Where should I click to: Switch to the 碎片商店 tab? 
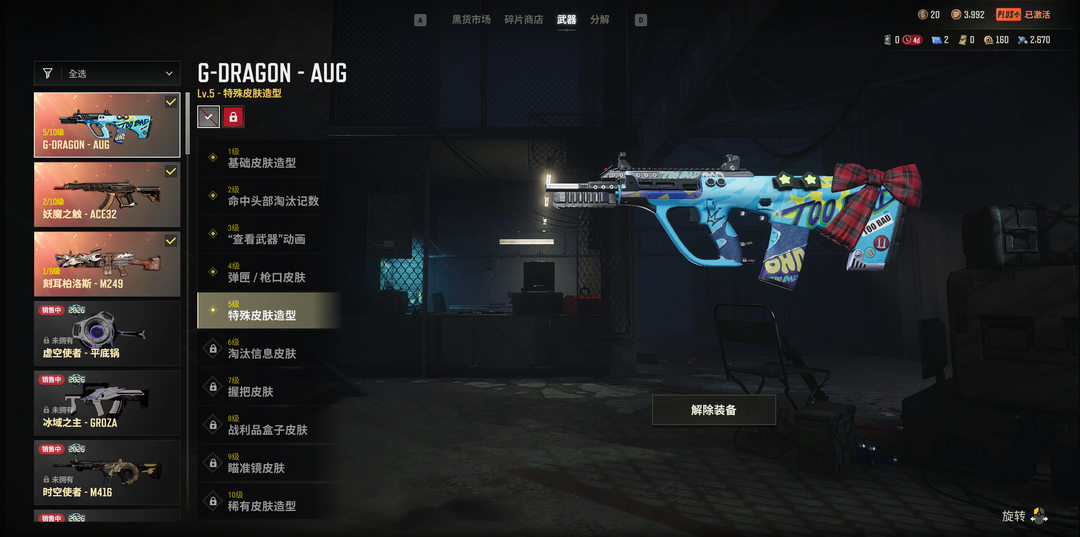tap(524, 20)
